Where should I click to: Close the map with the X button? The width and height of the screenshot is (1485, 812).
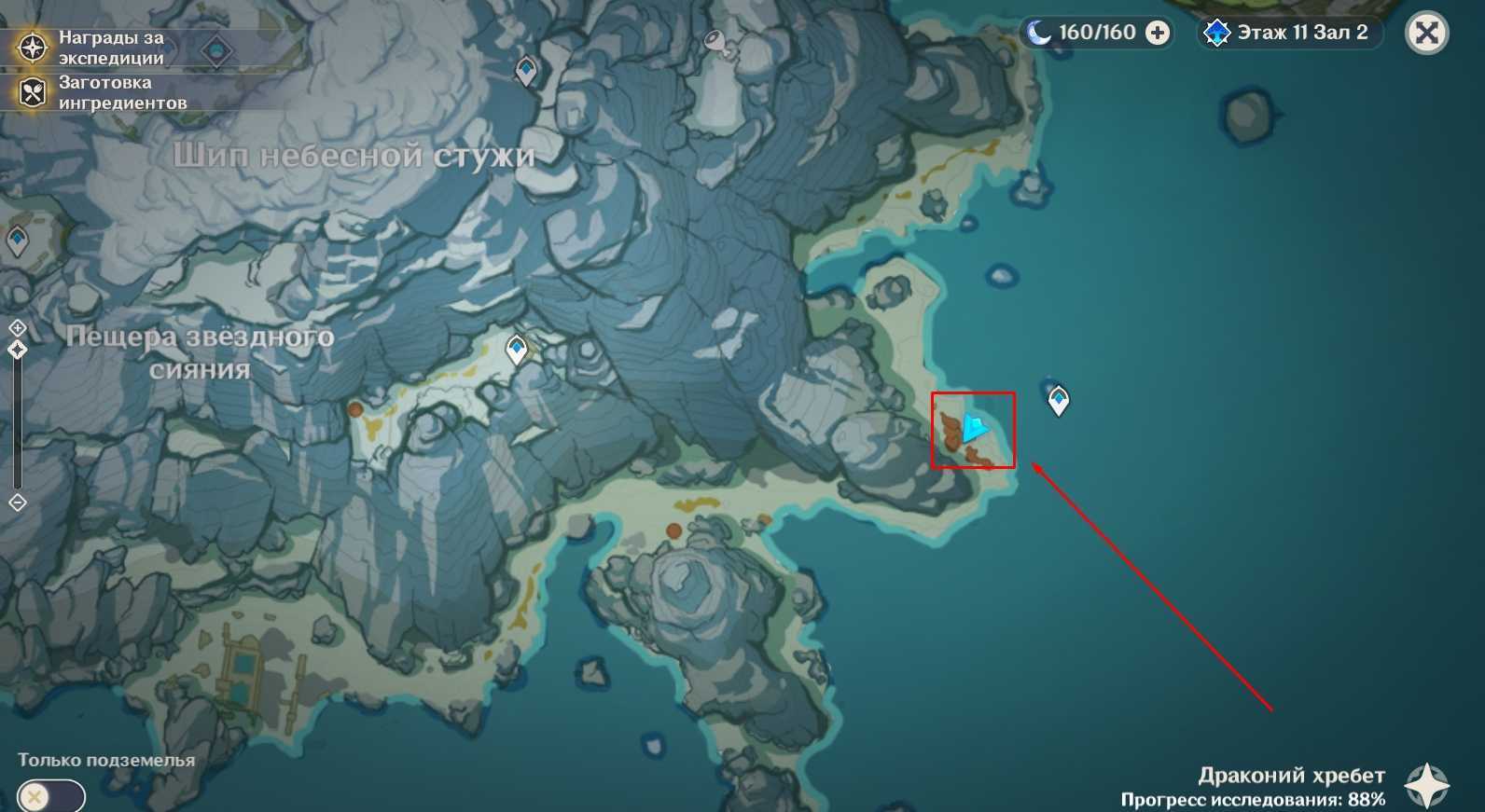pos(1426,34)
